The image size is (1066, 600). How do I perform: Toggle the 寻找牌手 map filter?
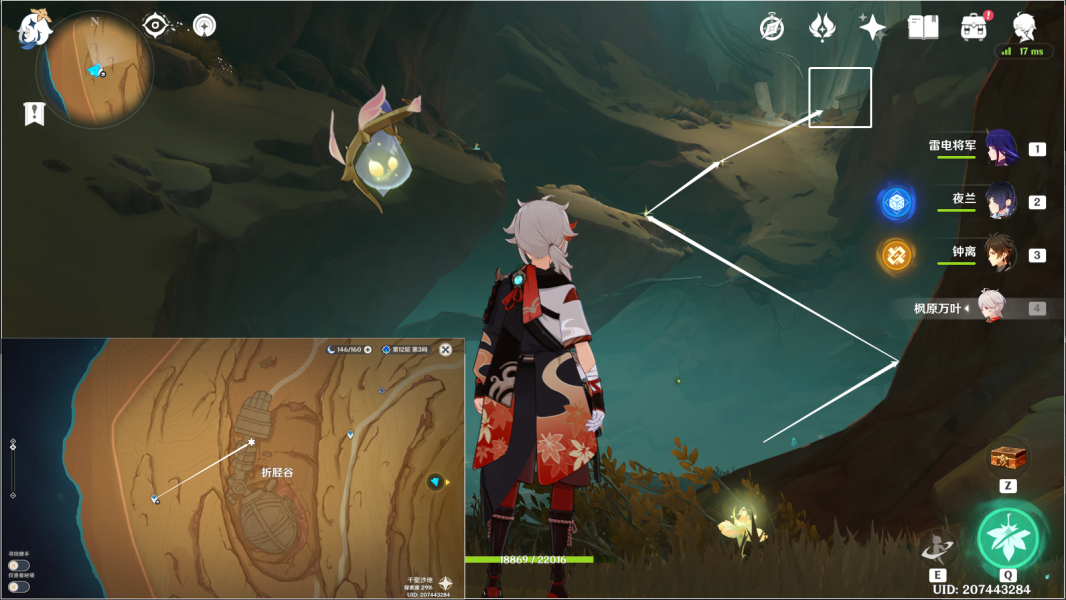coord(18,566)
